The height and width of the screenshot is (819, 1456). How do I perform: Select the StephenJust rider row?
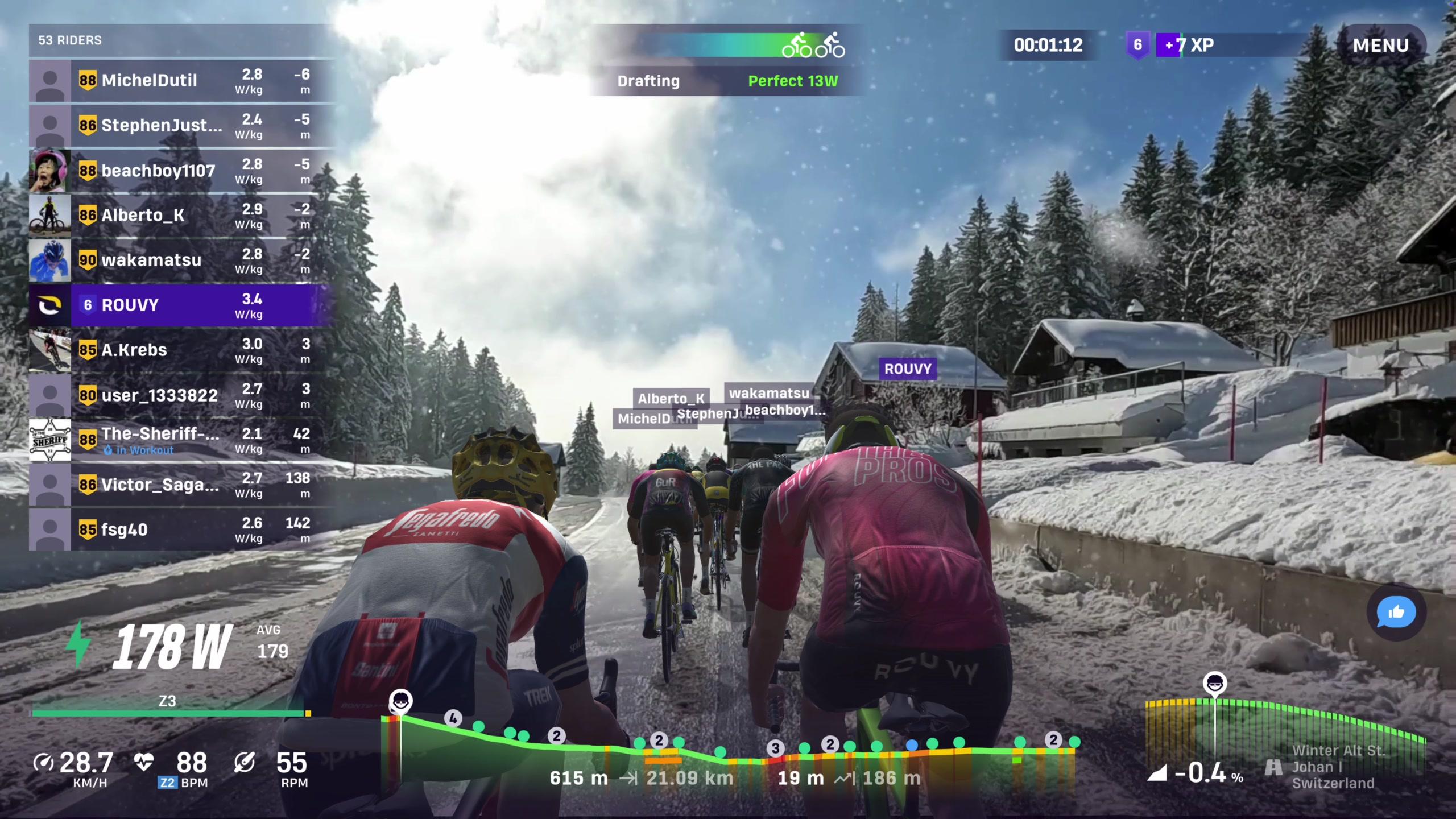point(181,126)
